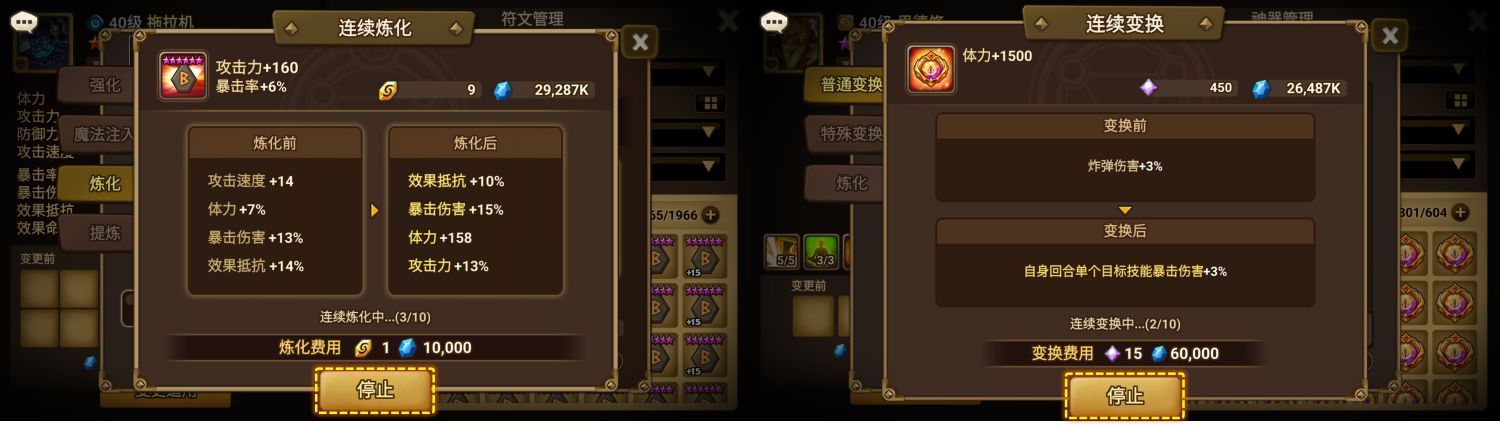1500x425 pixels.
Task: Close the 连续变换 dialog window
Action: [x=1389, y=36]
